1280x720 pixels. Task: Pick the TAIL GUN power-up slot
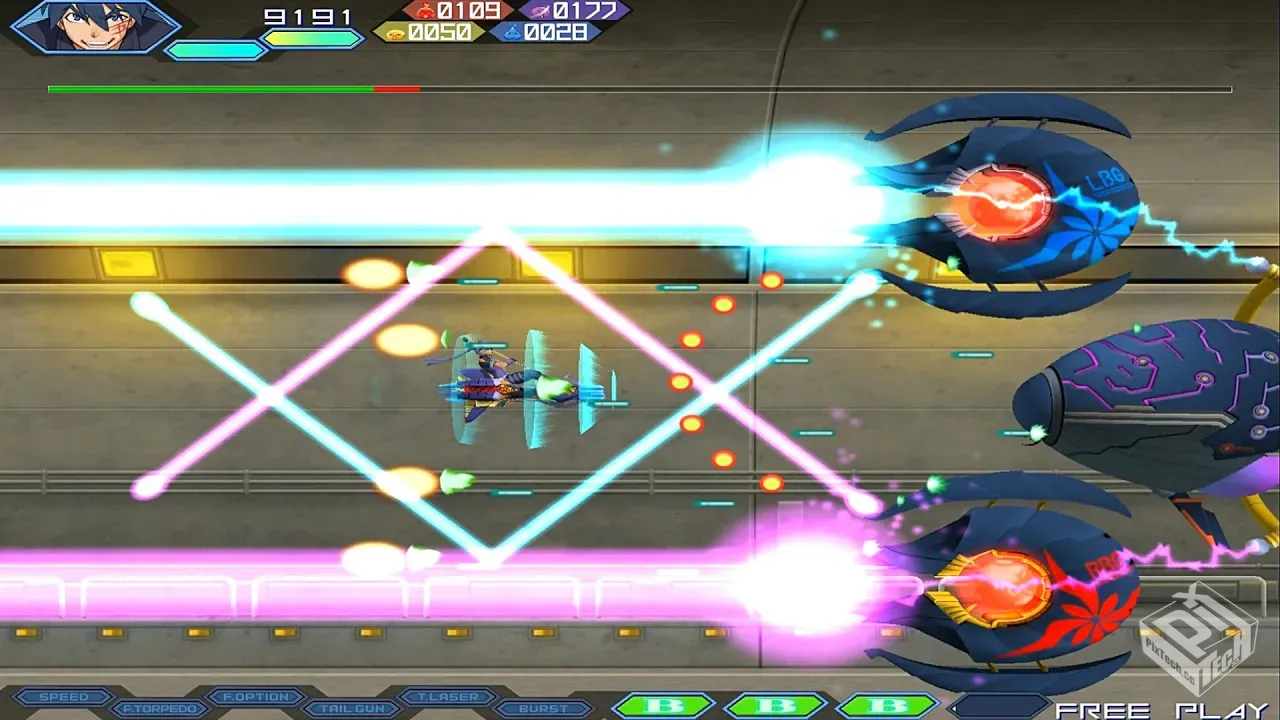point(352,709)
